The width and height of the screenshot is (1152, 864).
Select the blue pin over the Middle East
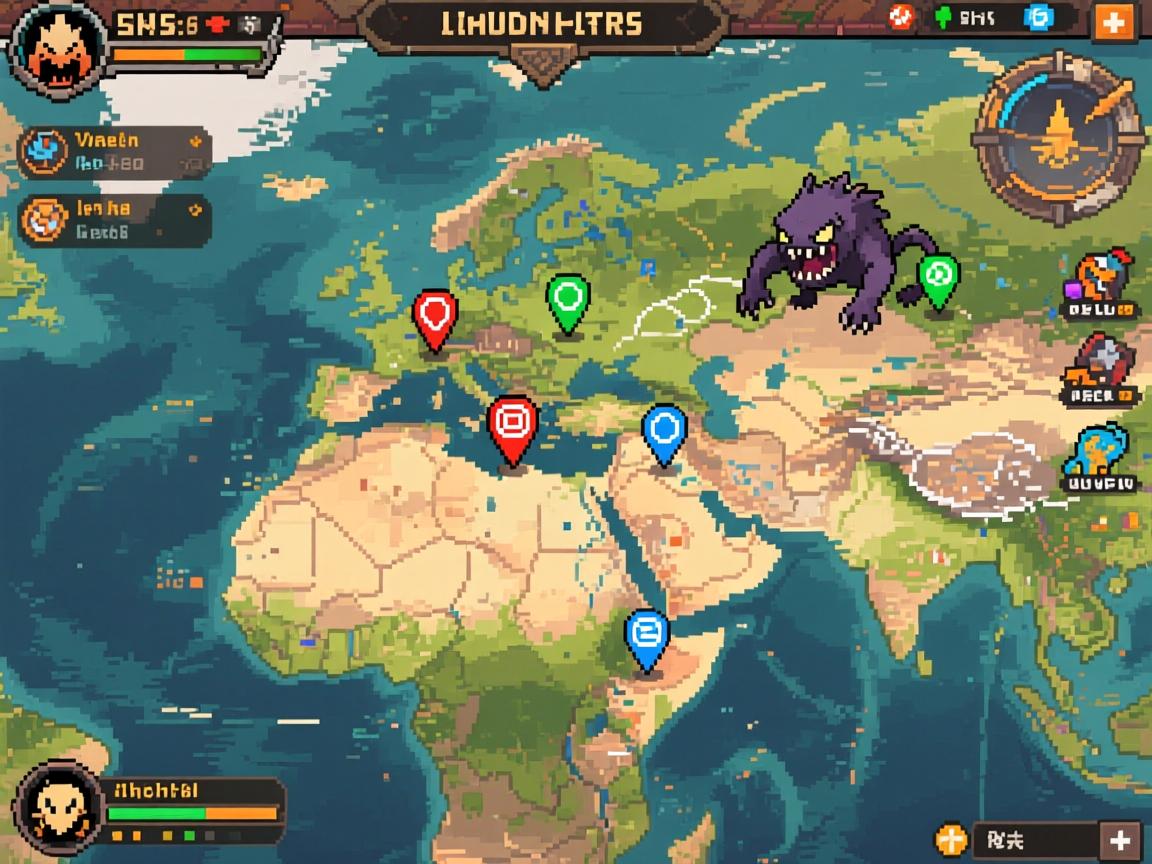(664, 430)
